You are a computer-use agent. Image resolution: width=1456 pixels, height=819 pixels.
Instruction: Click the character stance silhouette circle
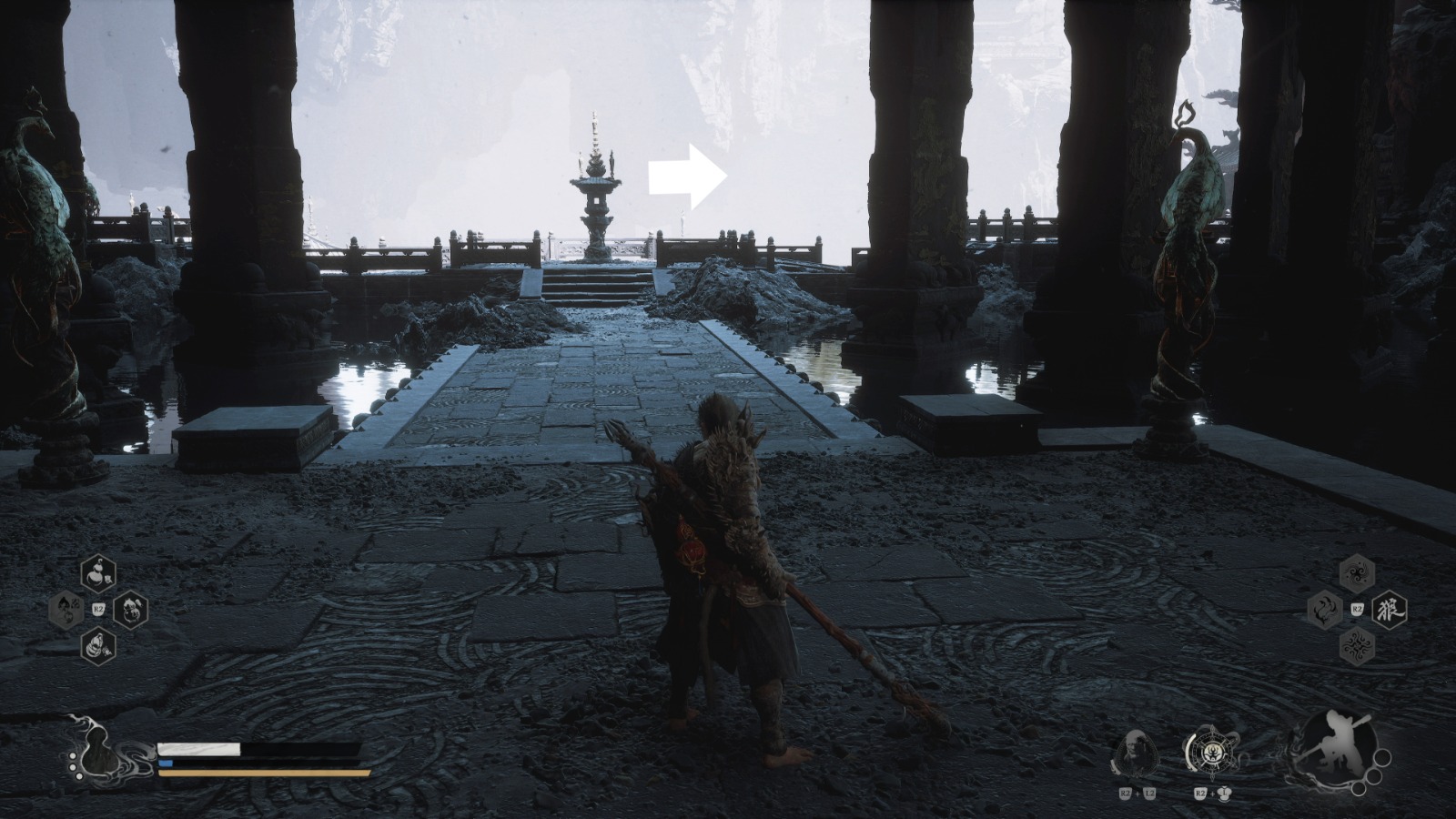click(x=1338, y=748)
